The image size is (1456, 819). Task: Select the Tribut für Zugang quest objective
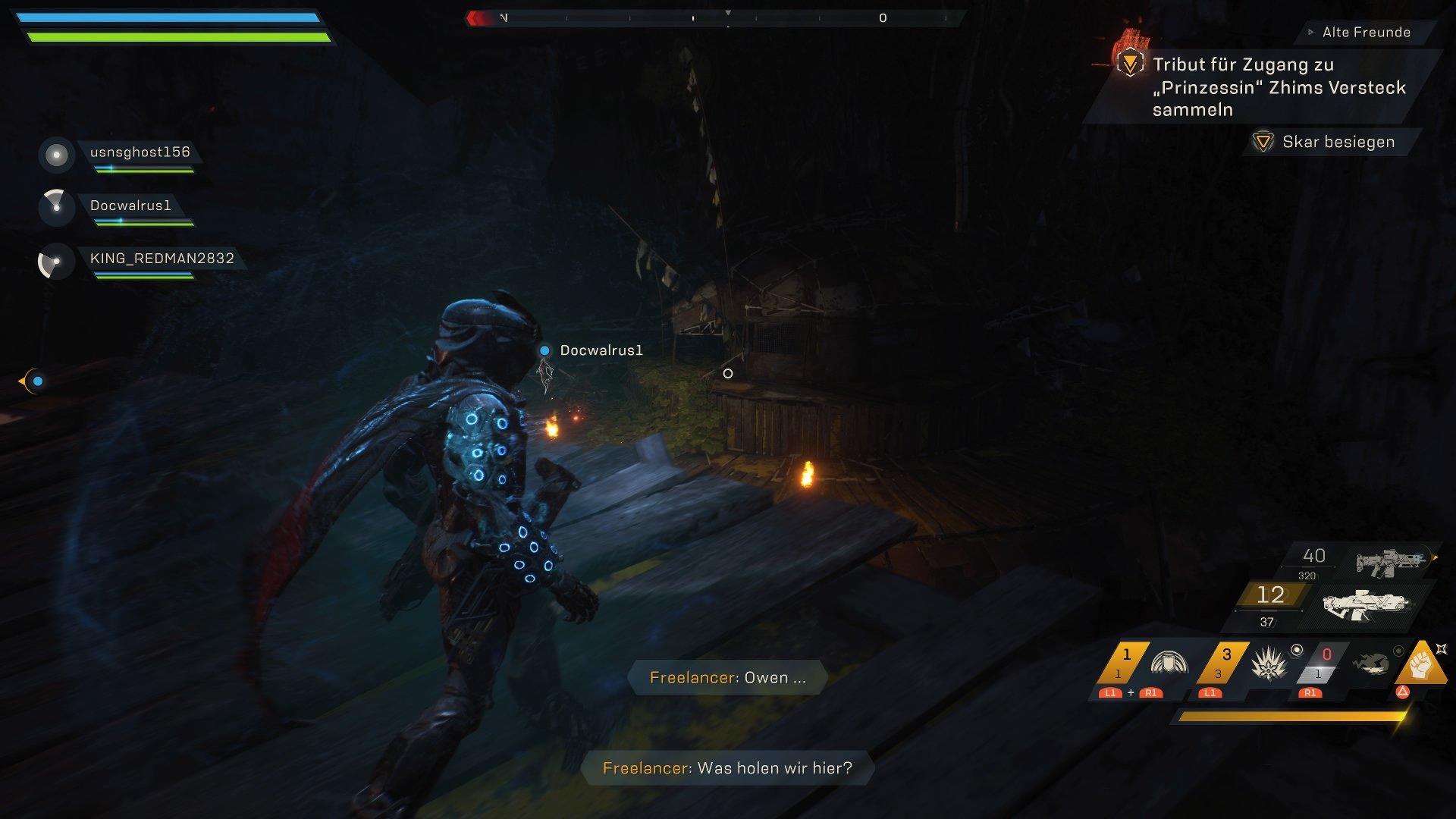point(1279,87)
